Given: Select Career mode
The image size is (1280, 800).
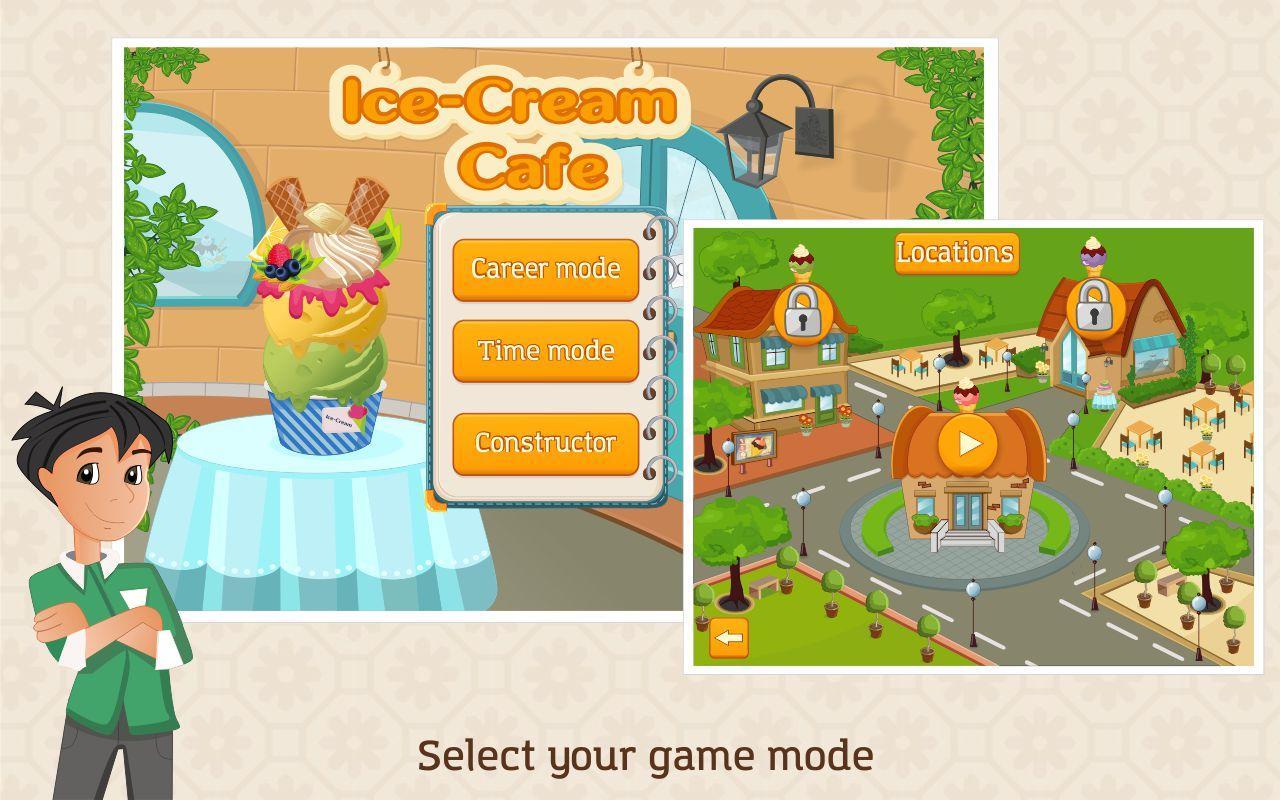Looking at the screenshot, I should [x=546, y=270].
